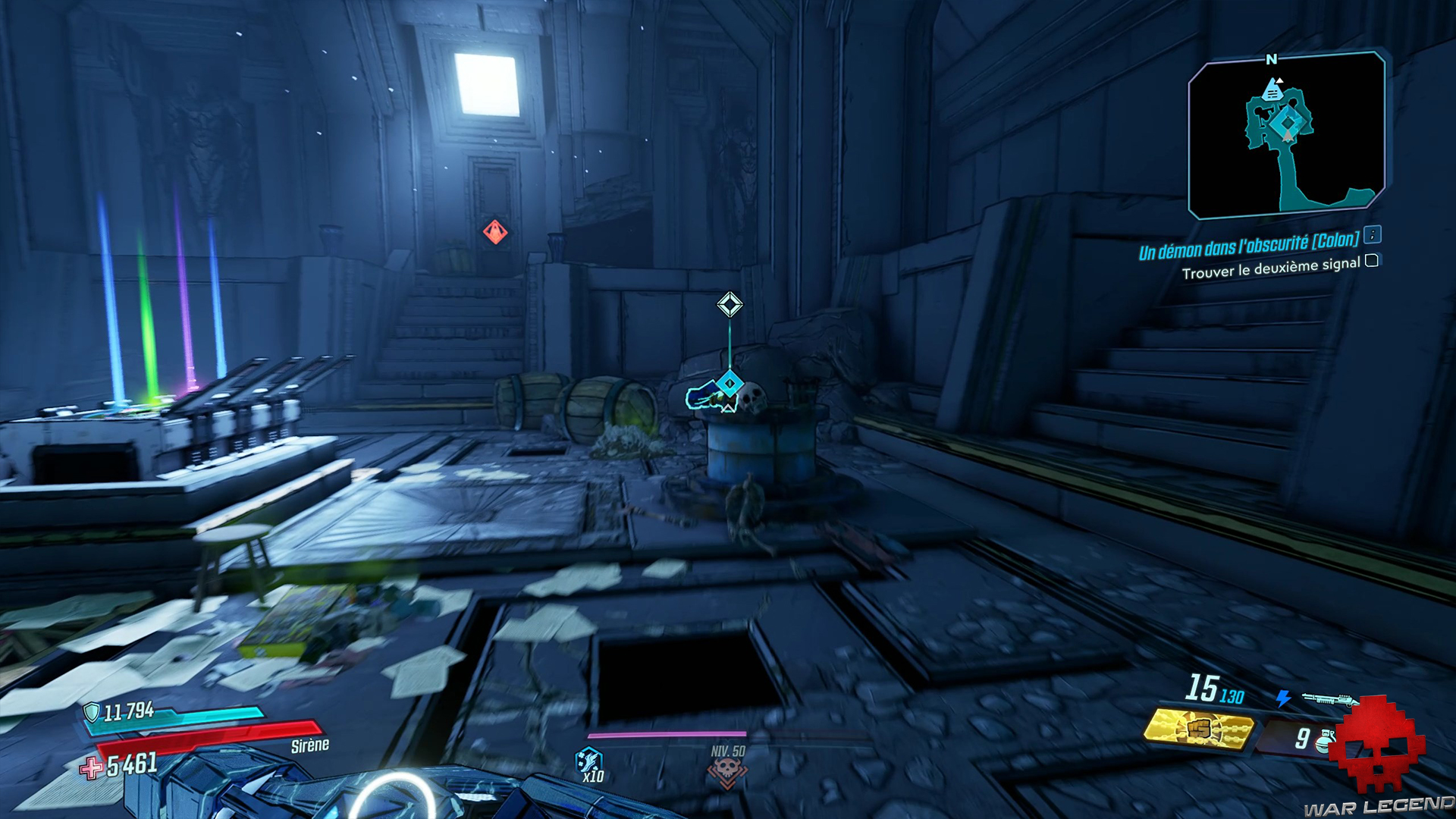Select the red diamond marker above the stairs
Screen dimensions: 1456x819
pyautogui.click(x=495, y=231)
